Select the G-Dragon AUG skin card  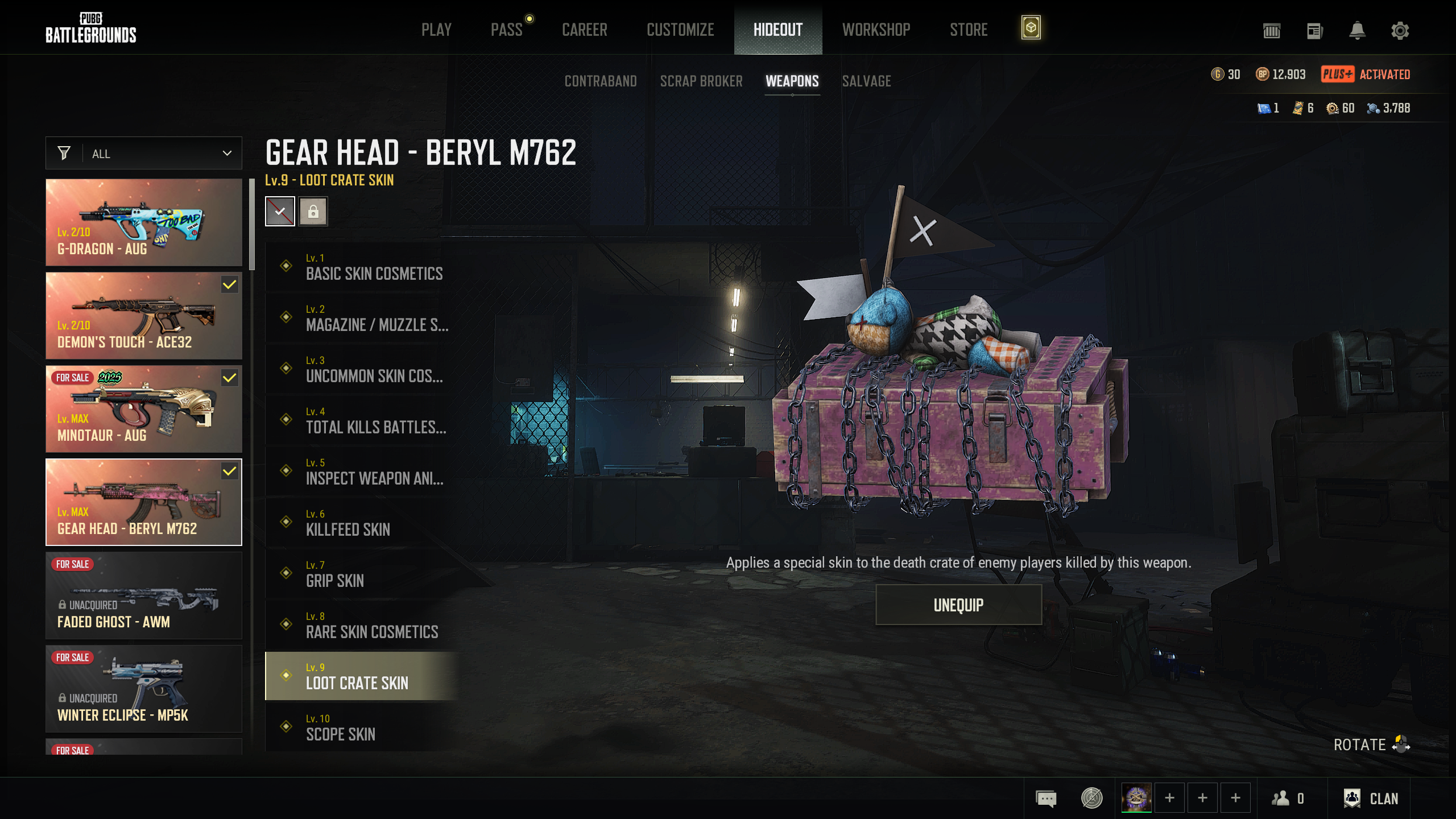pos(144,222)
